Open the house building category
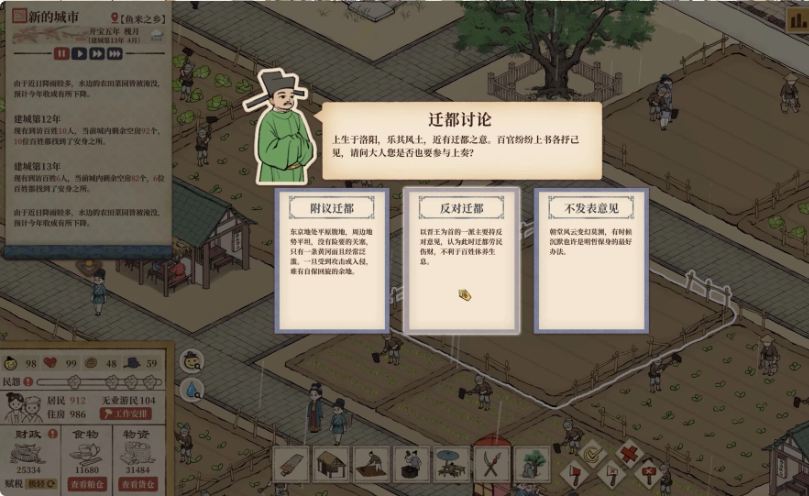The width and height of the screenshot is (809, 496). pos(332,464)
